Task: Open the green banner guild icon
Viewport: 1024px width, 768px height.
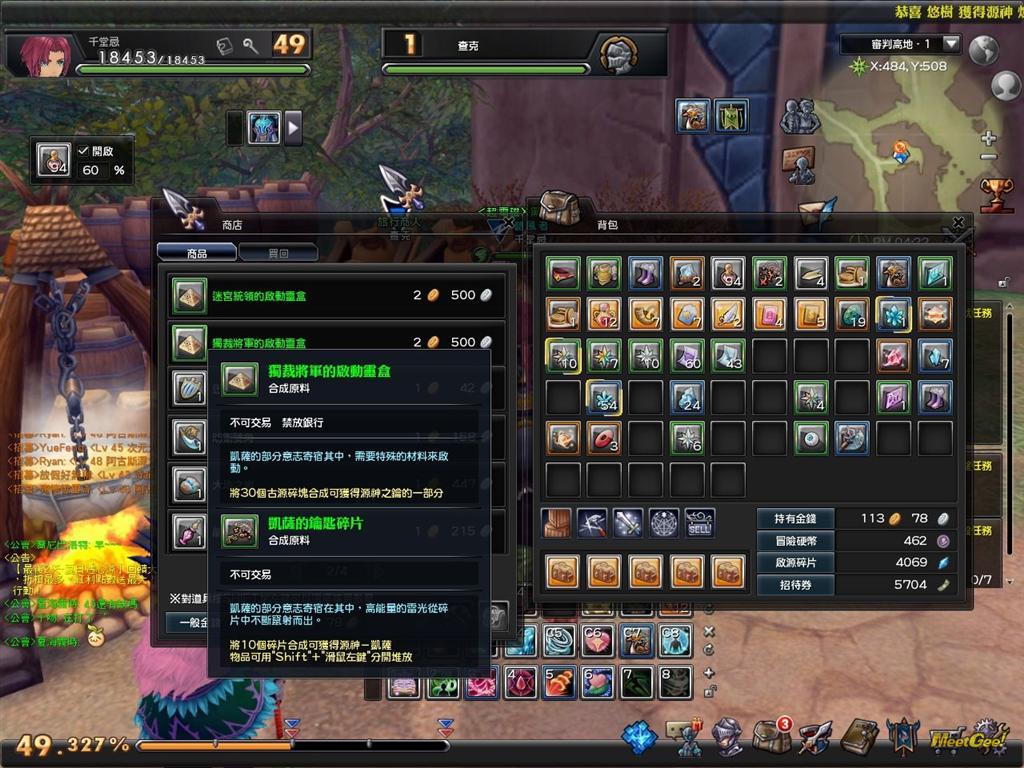Action: [x=731, y=116]
